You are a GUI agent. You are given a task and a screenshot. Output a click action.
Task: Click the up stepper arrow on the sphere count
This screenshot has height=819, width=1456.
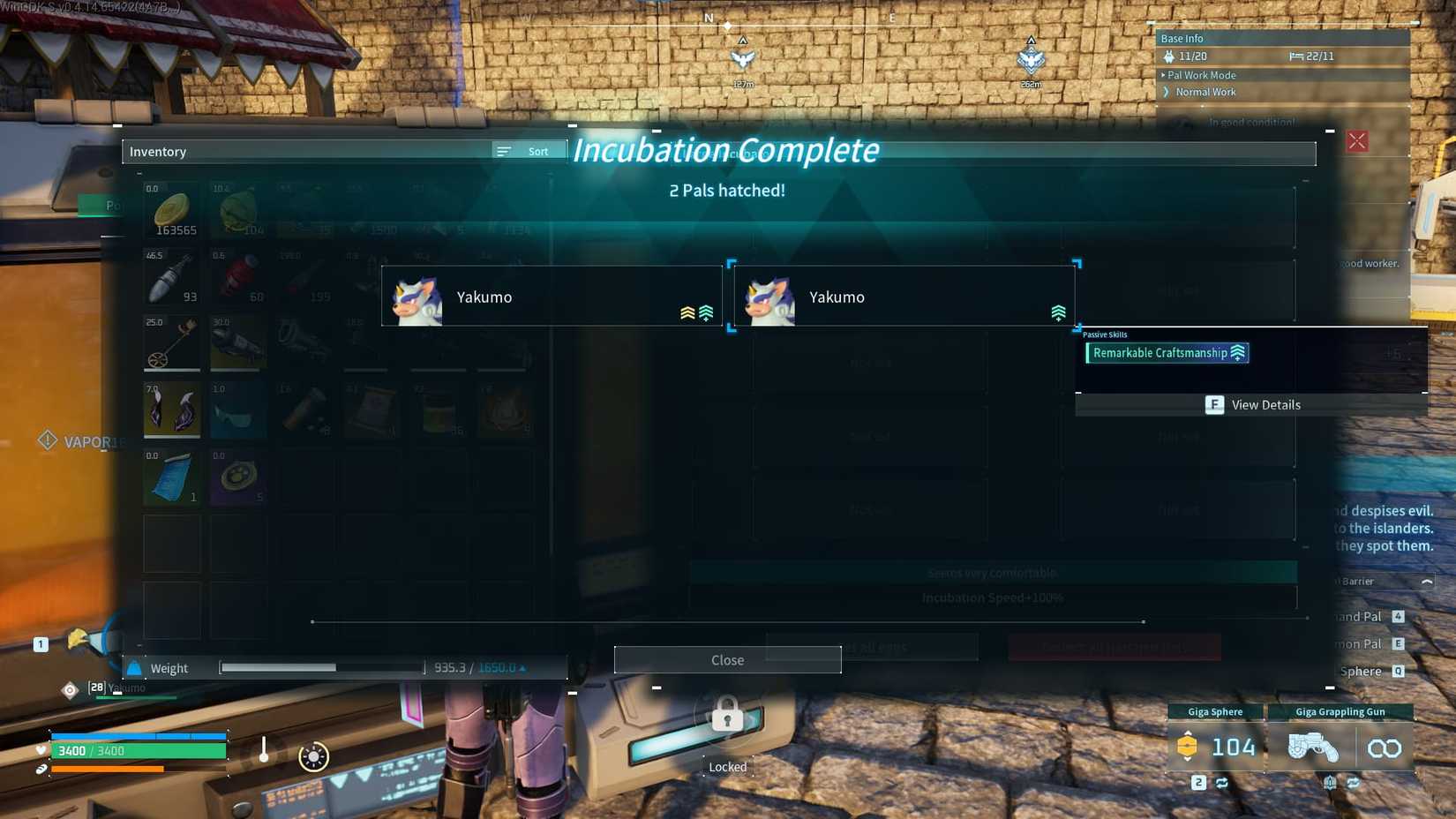click(x=1188, y=733)
